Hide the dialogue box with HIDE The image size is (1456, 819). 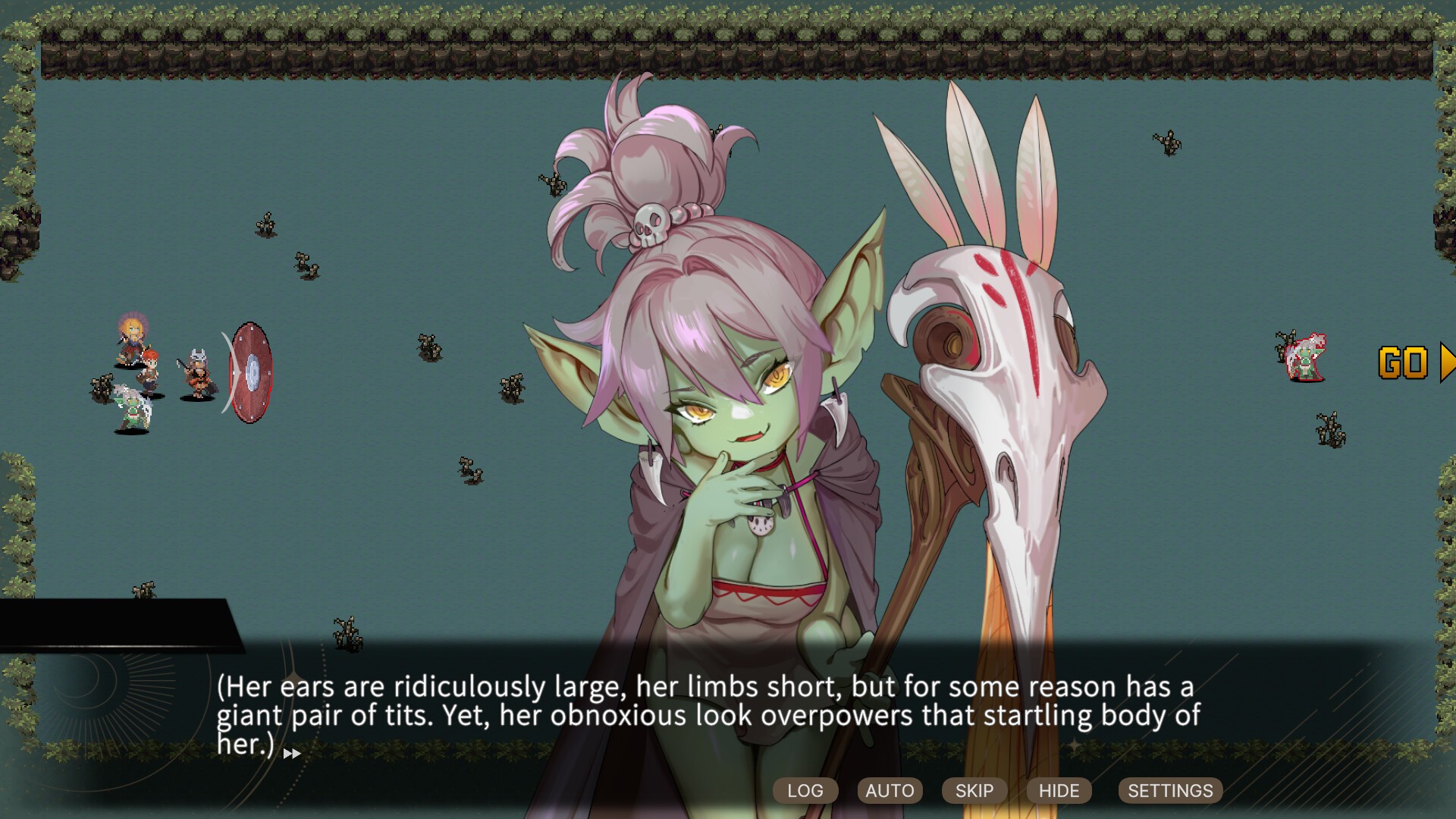pos(1059,790)
